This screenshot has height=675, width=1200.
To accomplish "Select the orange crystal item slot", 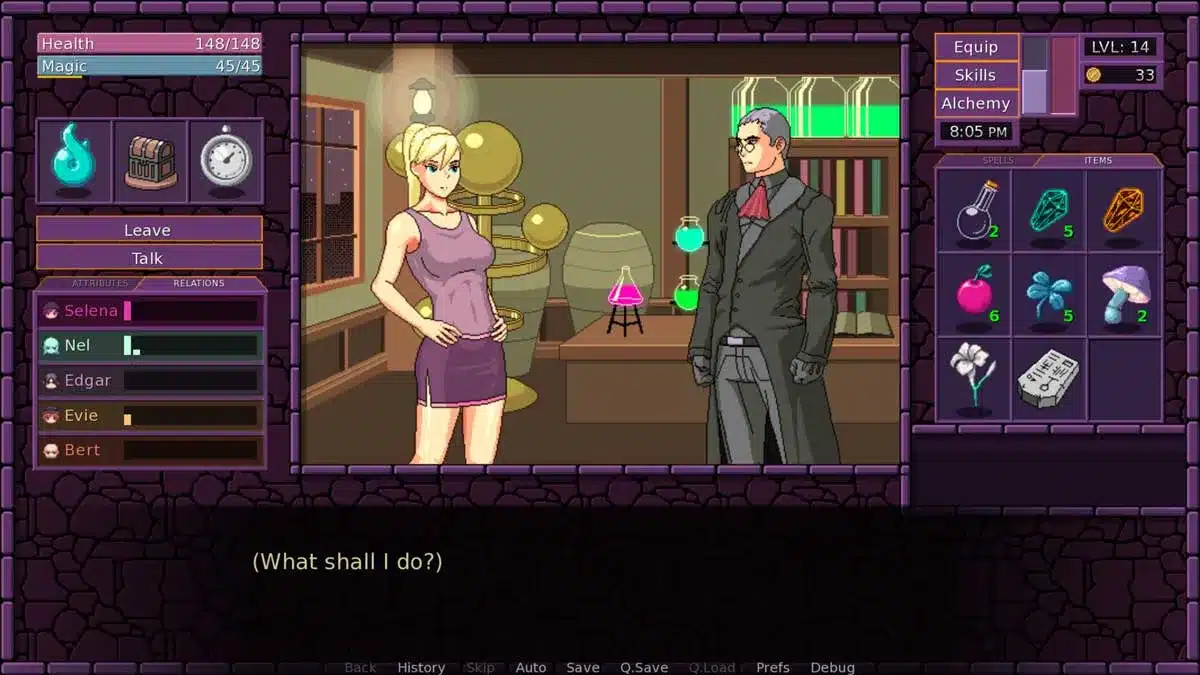I will (x=1124, y=210).
